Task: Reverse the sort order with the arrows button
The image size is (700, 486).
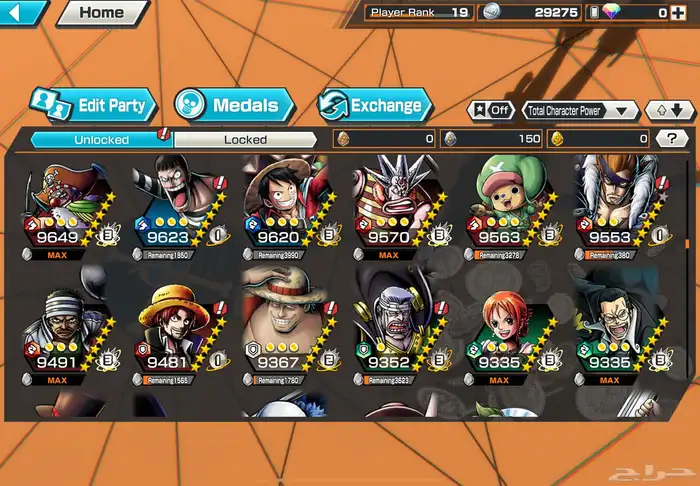Action: point(669,110)
